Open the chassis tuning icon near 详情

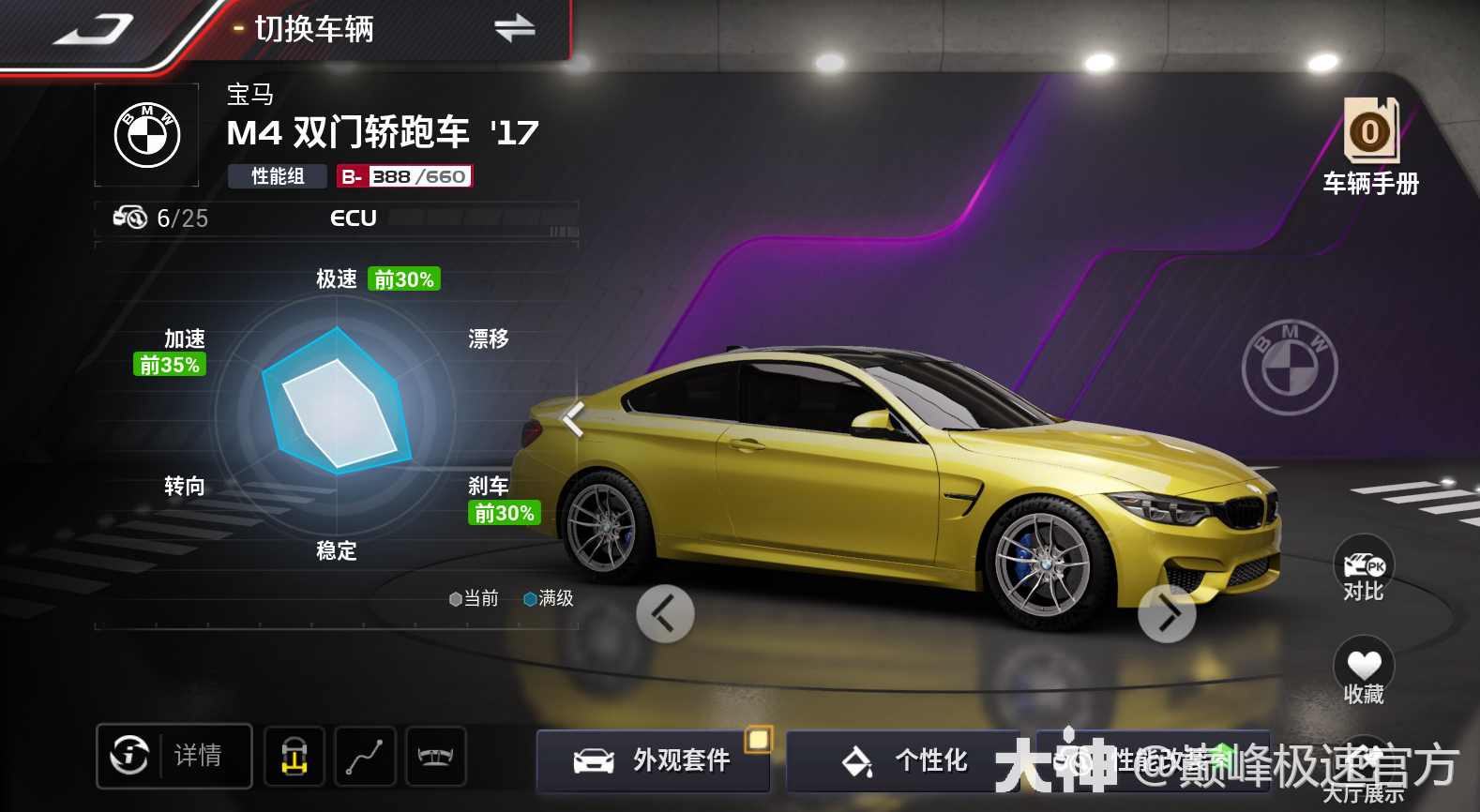[294, 756]
